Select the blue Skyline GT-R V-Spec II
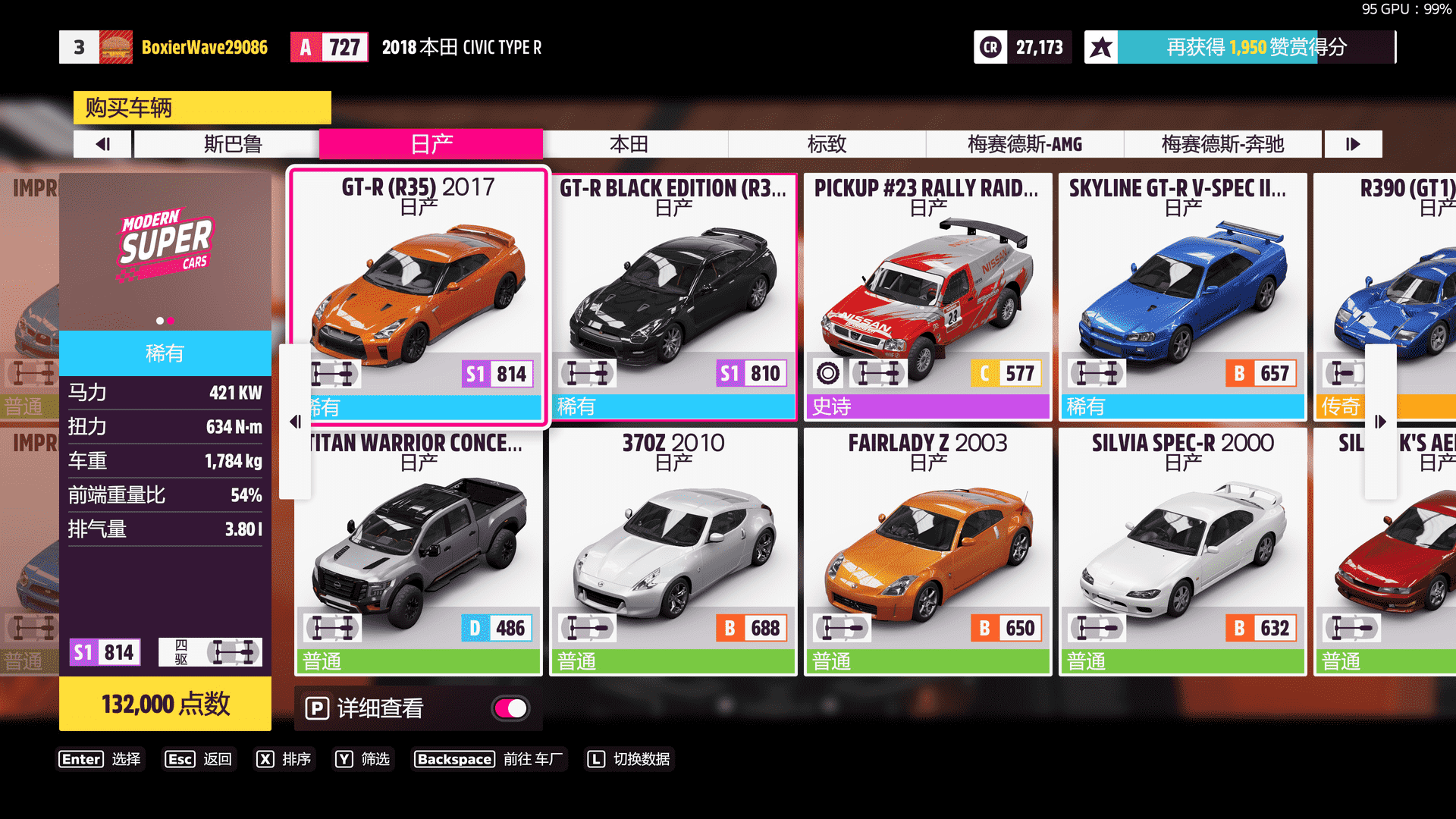 [x=1182, y=296]
